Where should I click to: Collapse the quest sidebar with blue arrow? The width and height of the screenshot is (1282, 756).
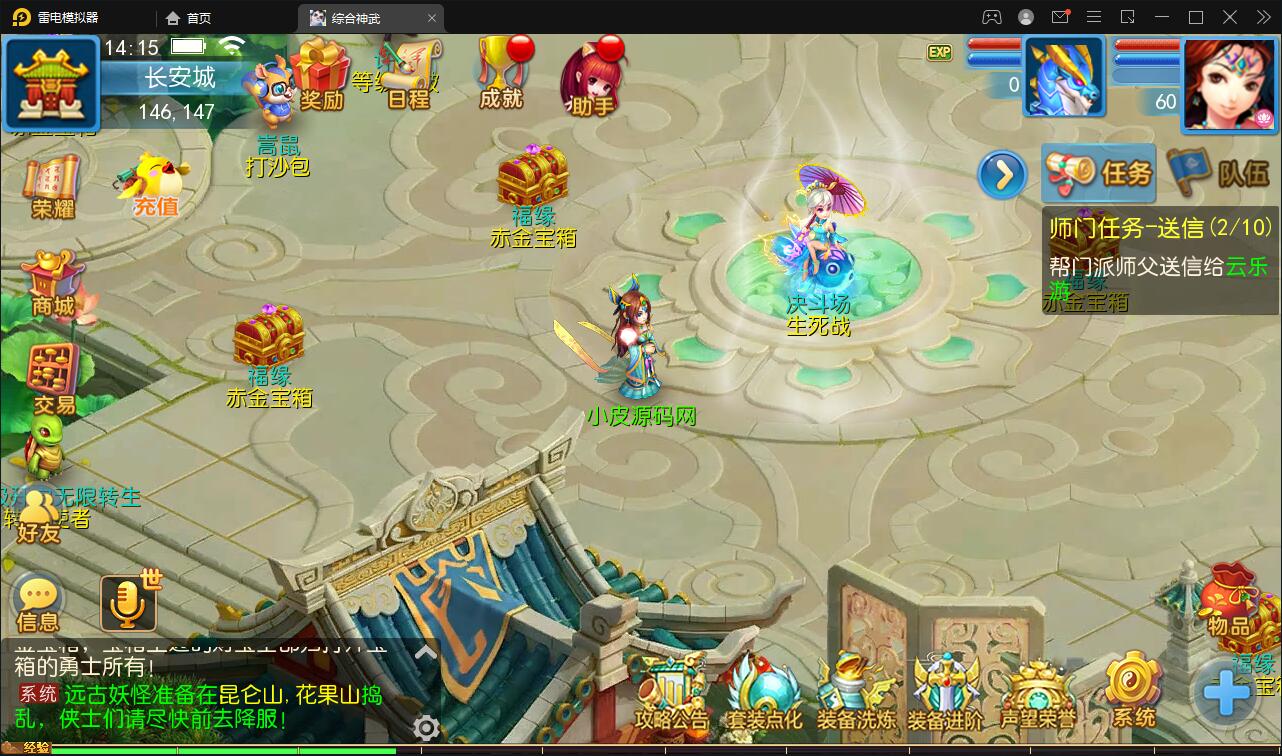point(1001,174)
